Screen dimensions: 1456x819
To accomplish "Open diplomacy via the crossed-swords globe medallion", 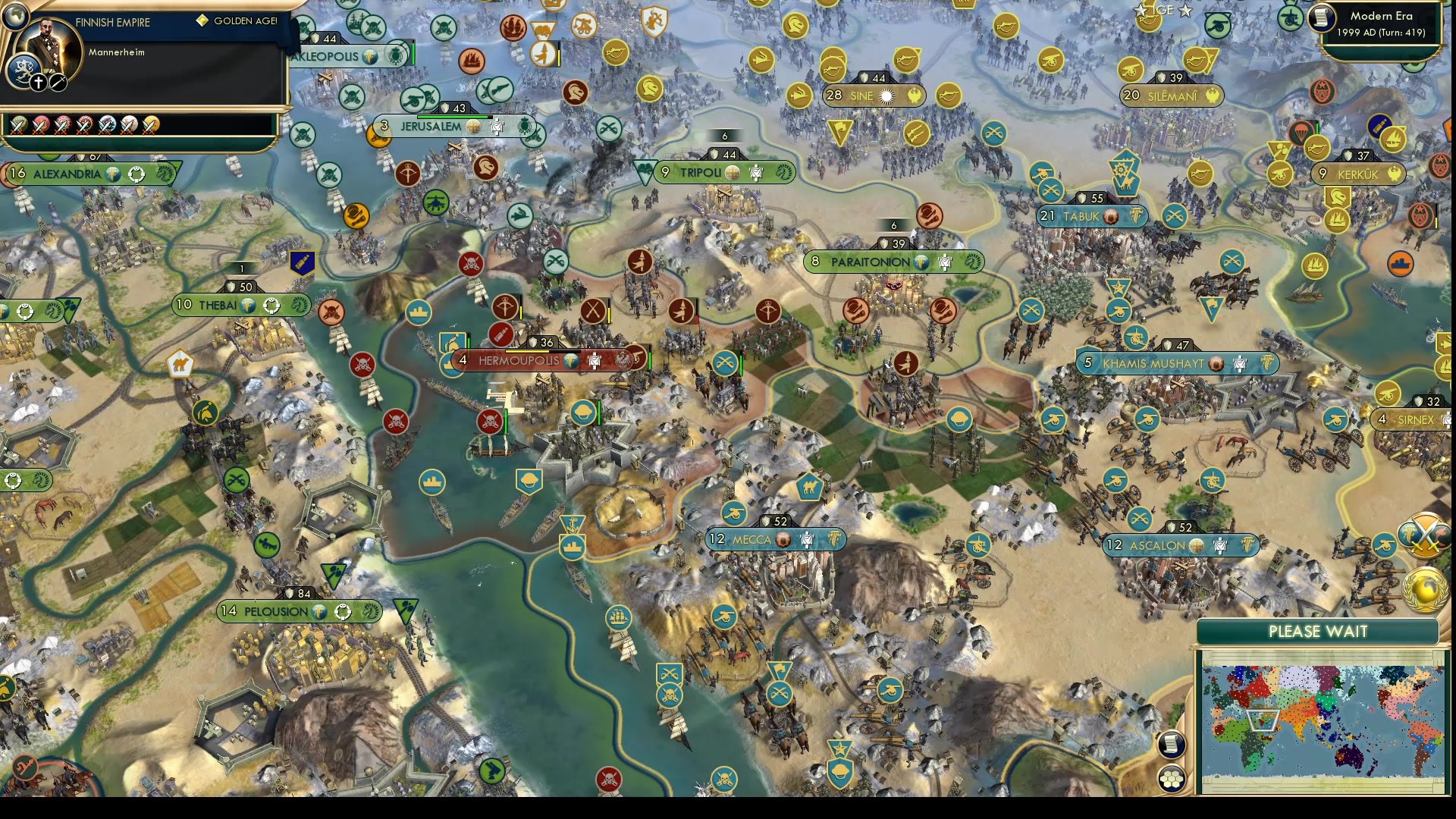I will tap(1423, 536).
